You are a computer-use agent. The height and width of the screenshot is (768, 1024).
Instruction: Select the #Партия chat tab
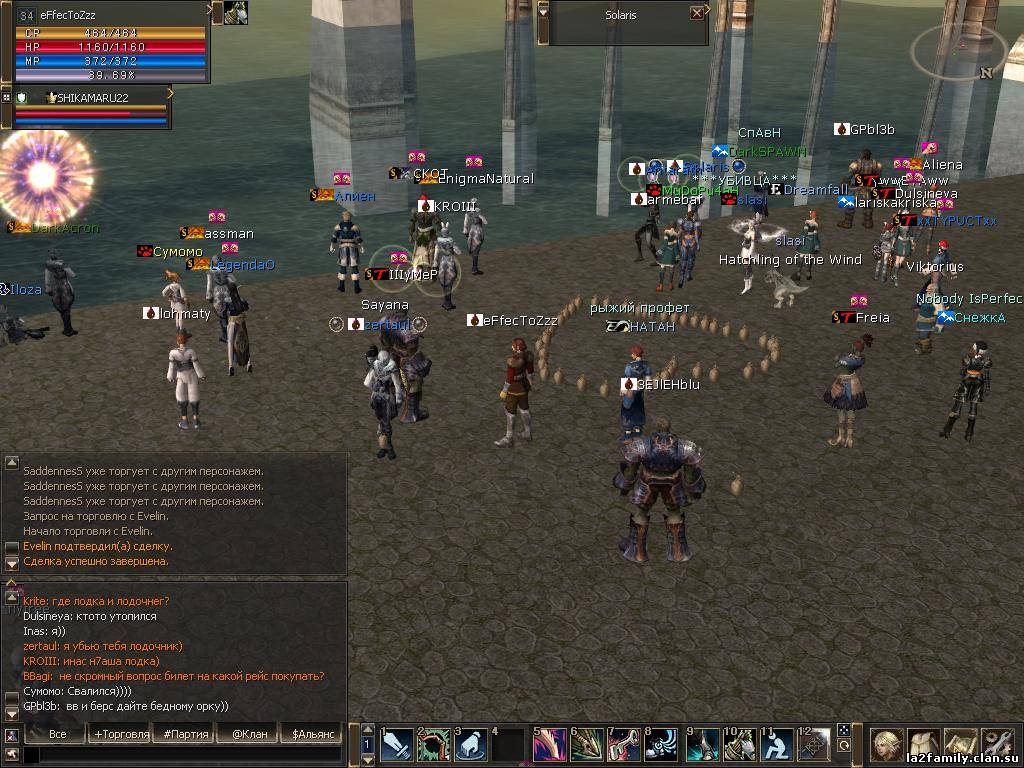coord(186,734)
